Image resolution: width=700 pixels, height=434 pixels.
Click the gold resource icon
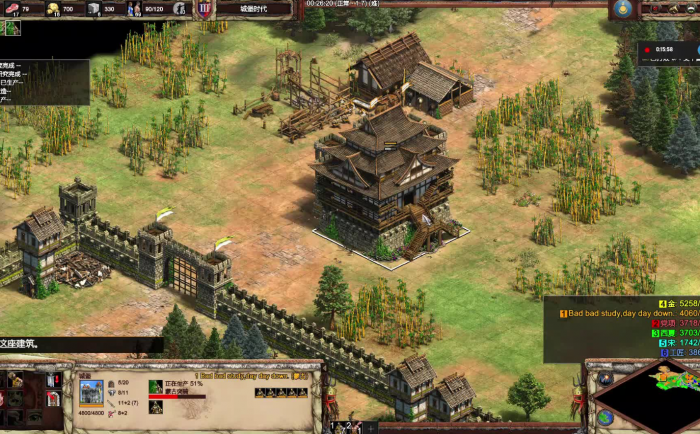point(53,9)
